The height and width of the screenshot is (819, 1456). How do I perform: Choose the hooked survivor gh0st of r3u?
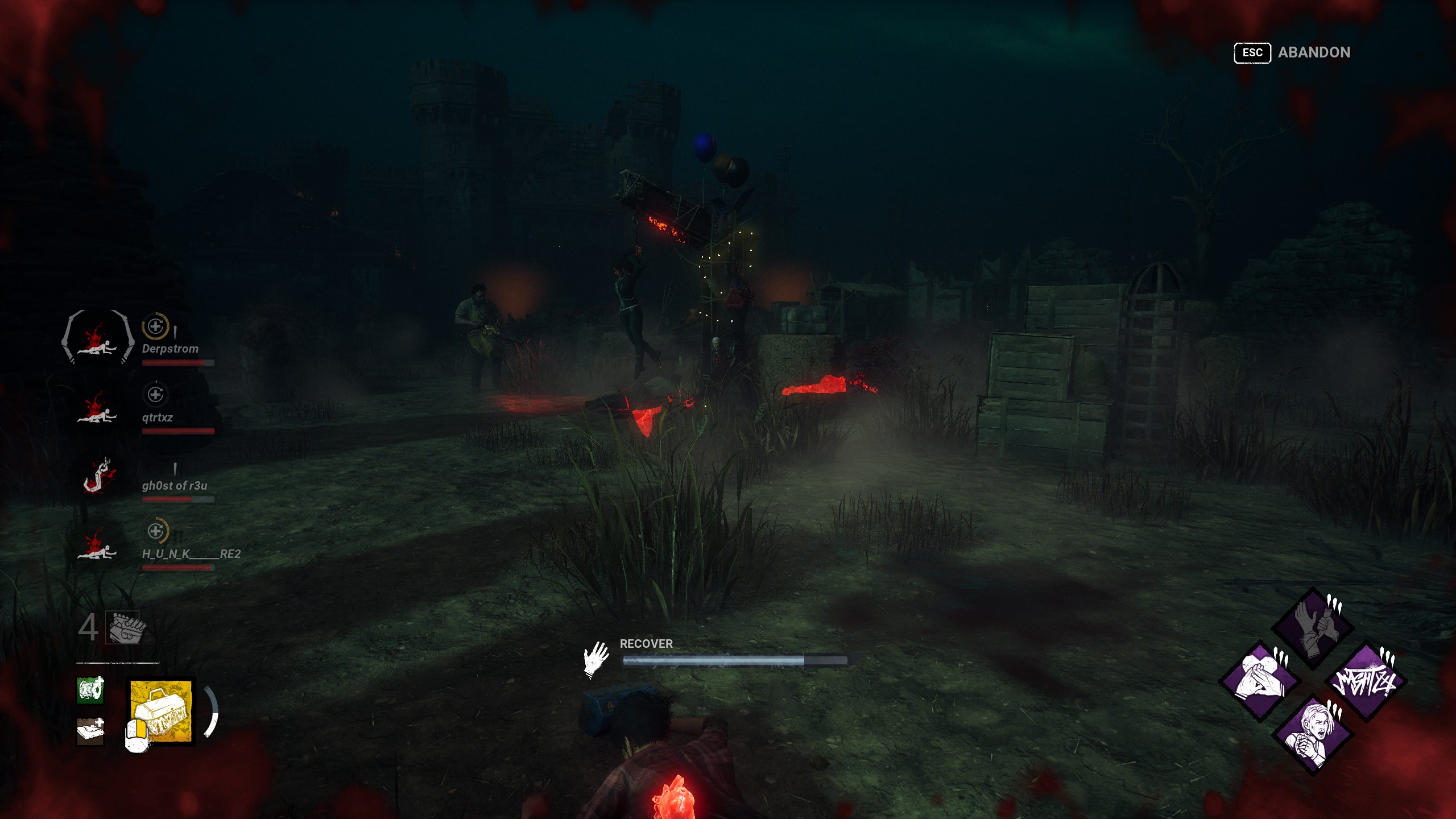pyautogui.click(x=174, y=486)
